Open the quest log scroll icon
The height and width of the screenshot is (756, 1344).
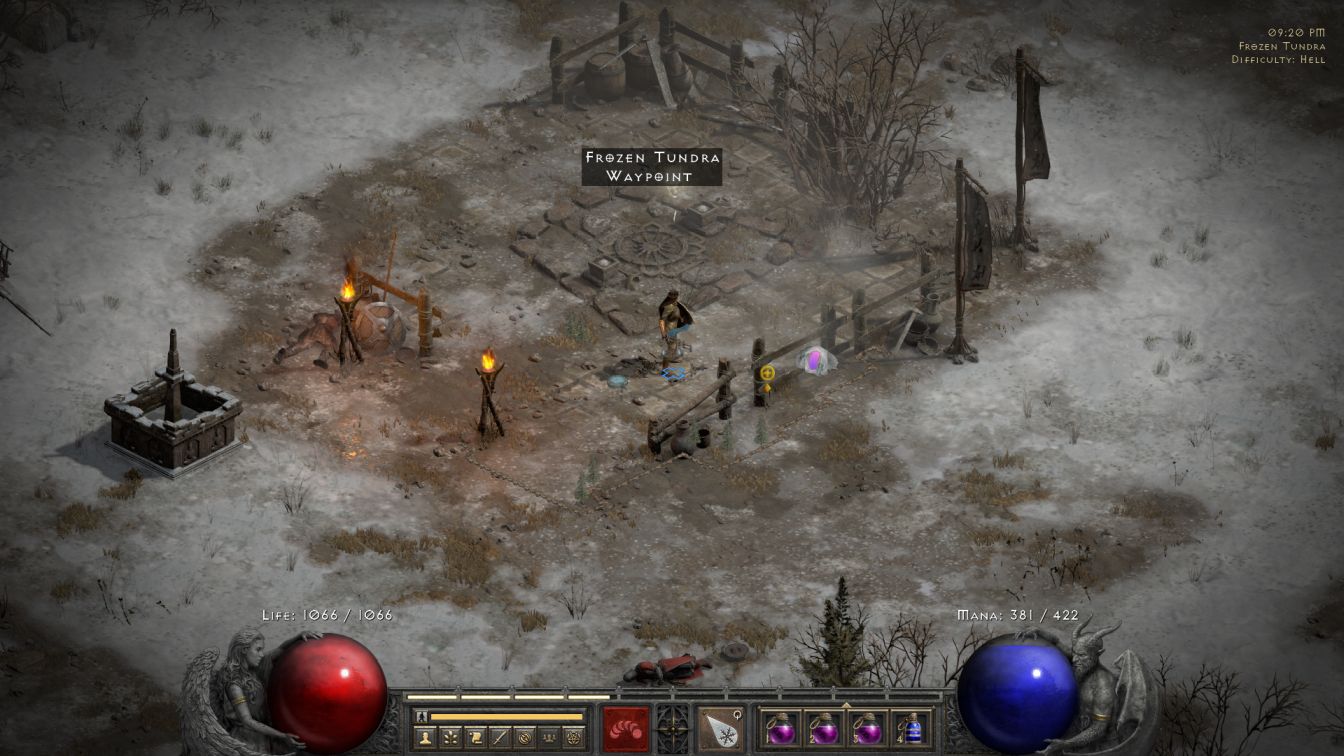click(x=476, y=738)
